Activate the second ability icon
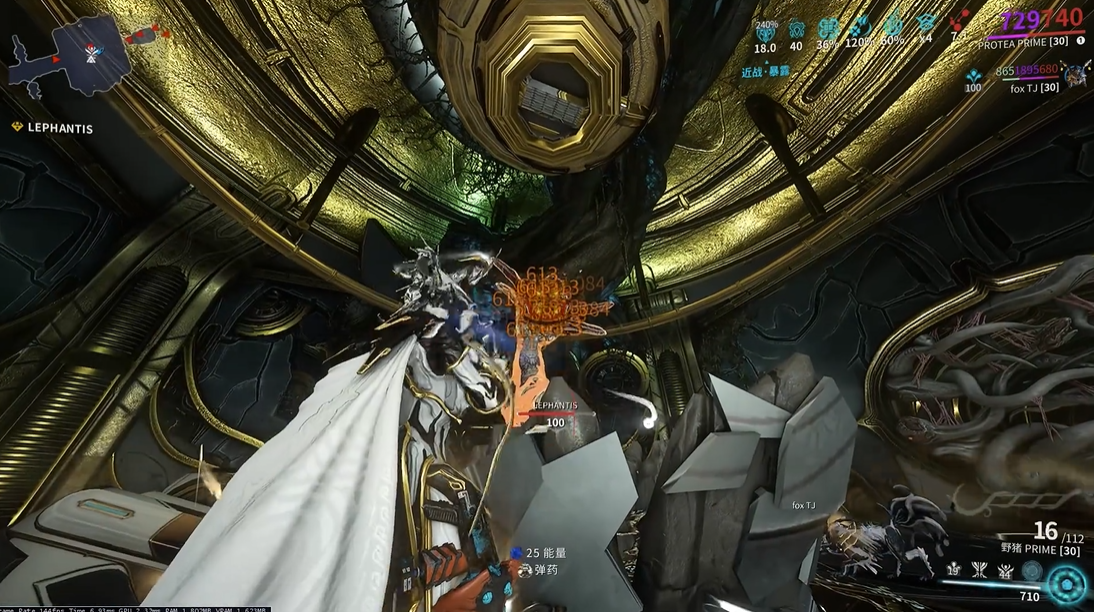The height and width of the screenshot is (612, 1094). click(980, 569)
